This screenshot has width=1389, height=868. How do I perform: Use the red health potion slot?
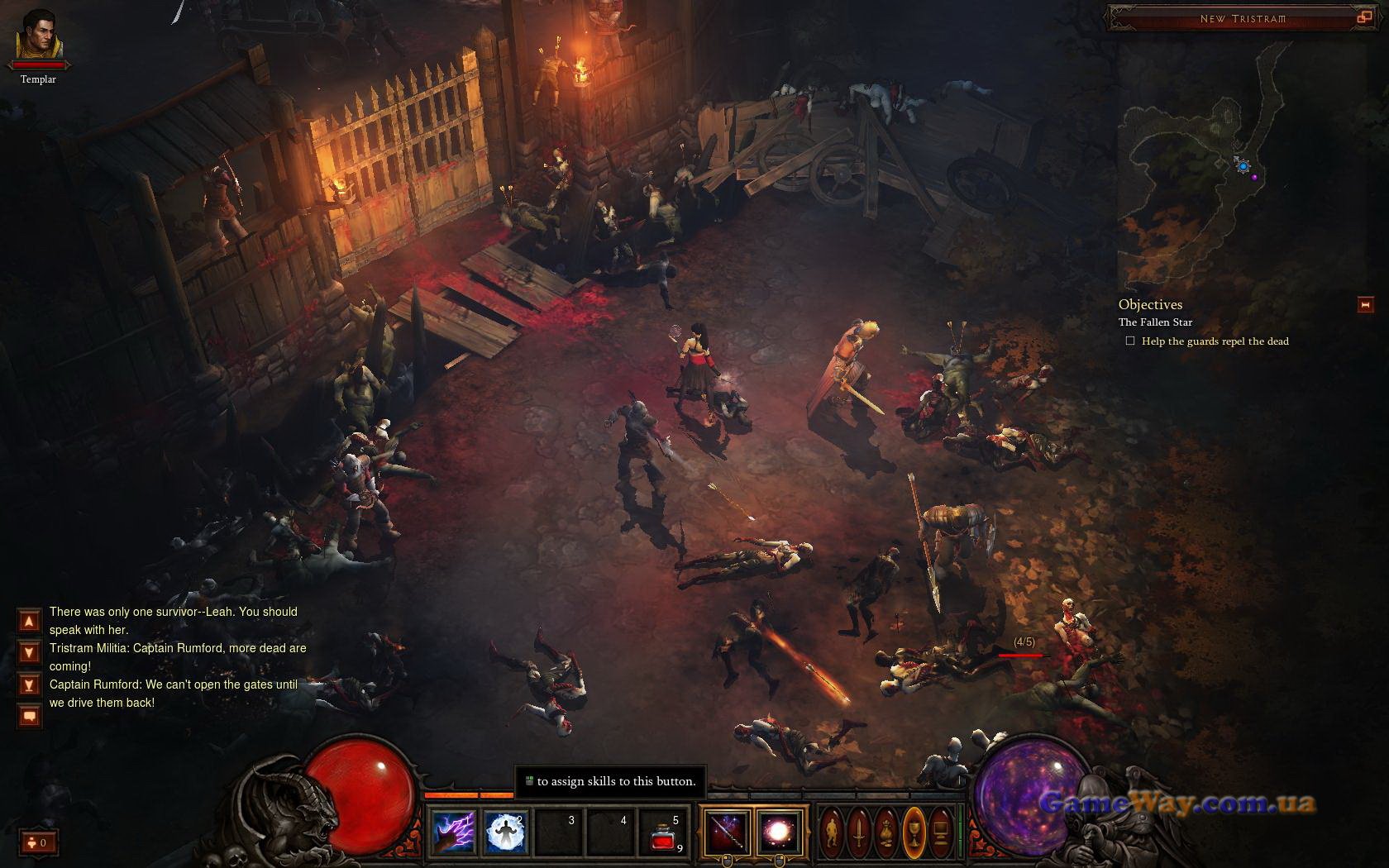point(664,833)
